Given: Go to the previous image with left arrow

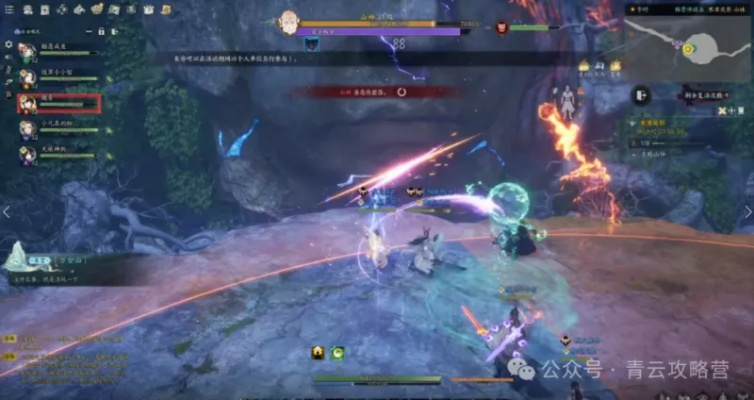Looking at the screenshot, I should (6, 212).
